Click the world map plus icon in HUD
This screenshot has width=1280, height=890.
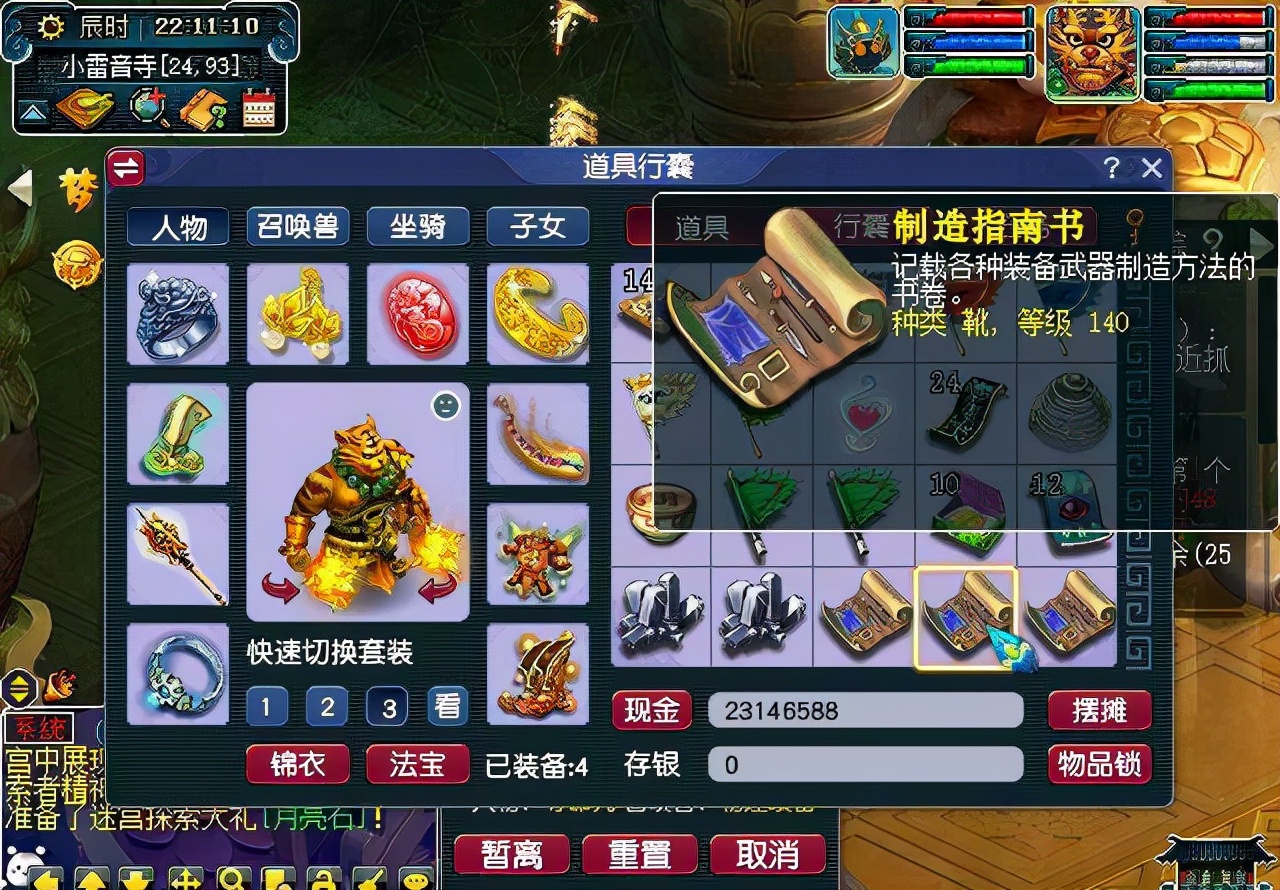pos(145,107)
